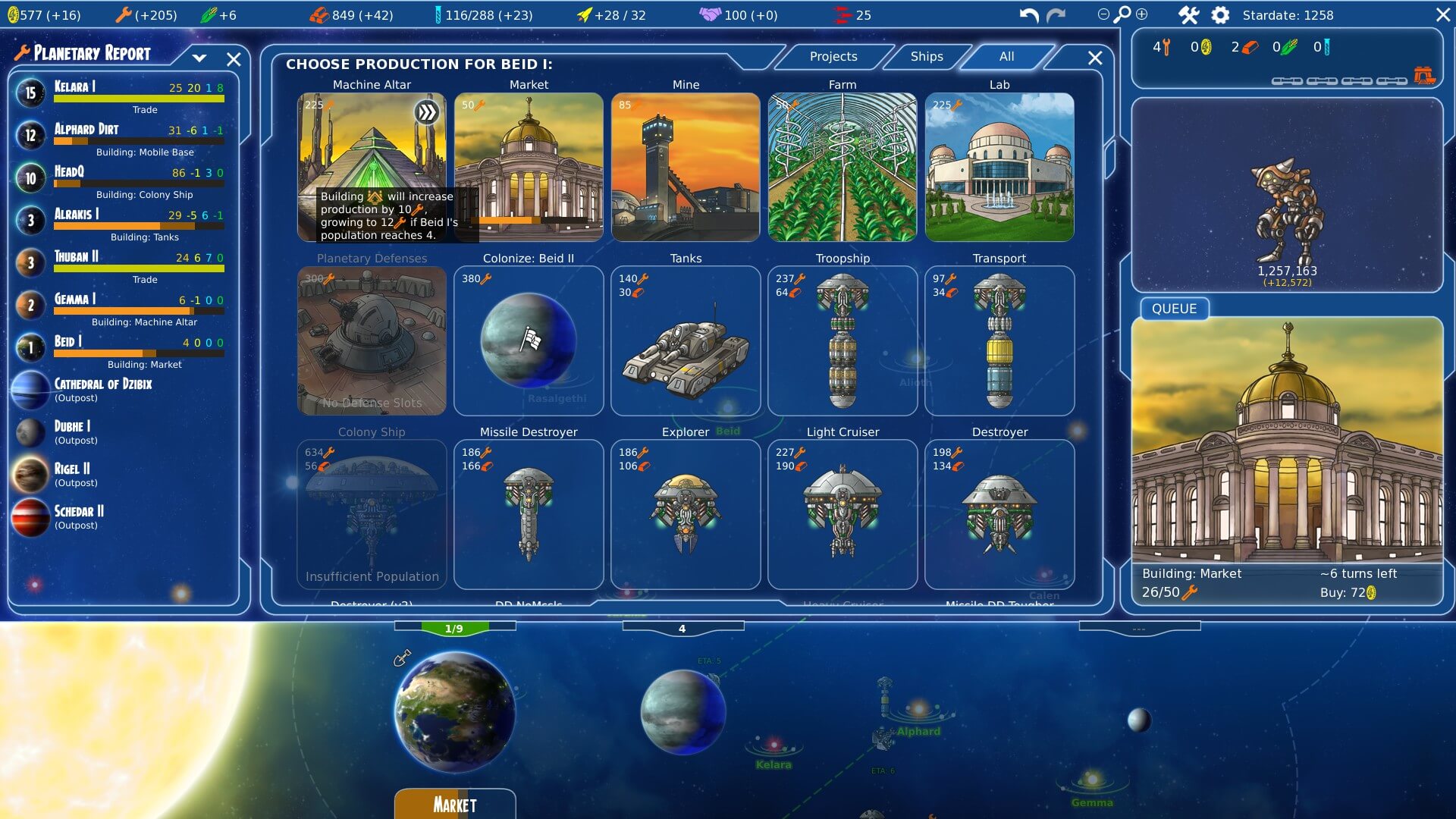Select the Troopship for production
The image size is (1456, 819).
[x=842, y=340]
